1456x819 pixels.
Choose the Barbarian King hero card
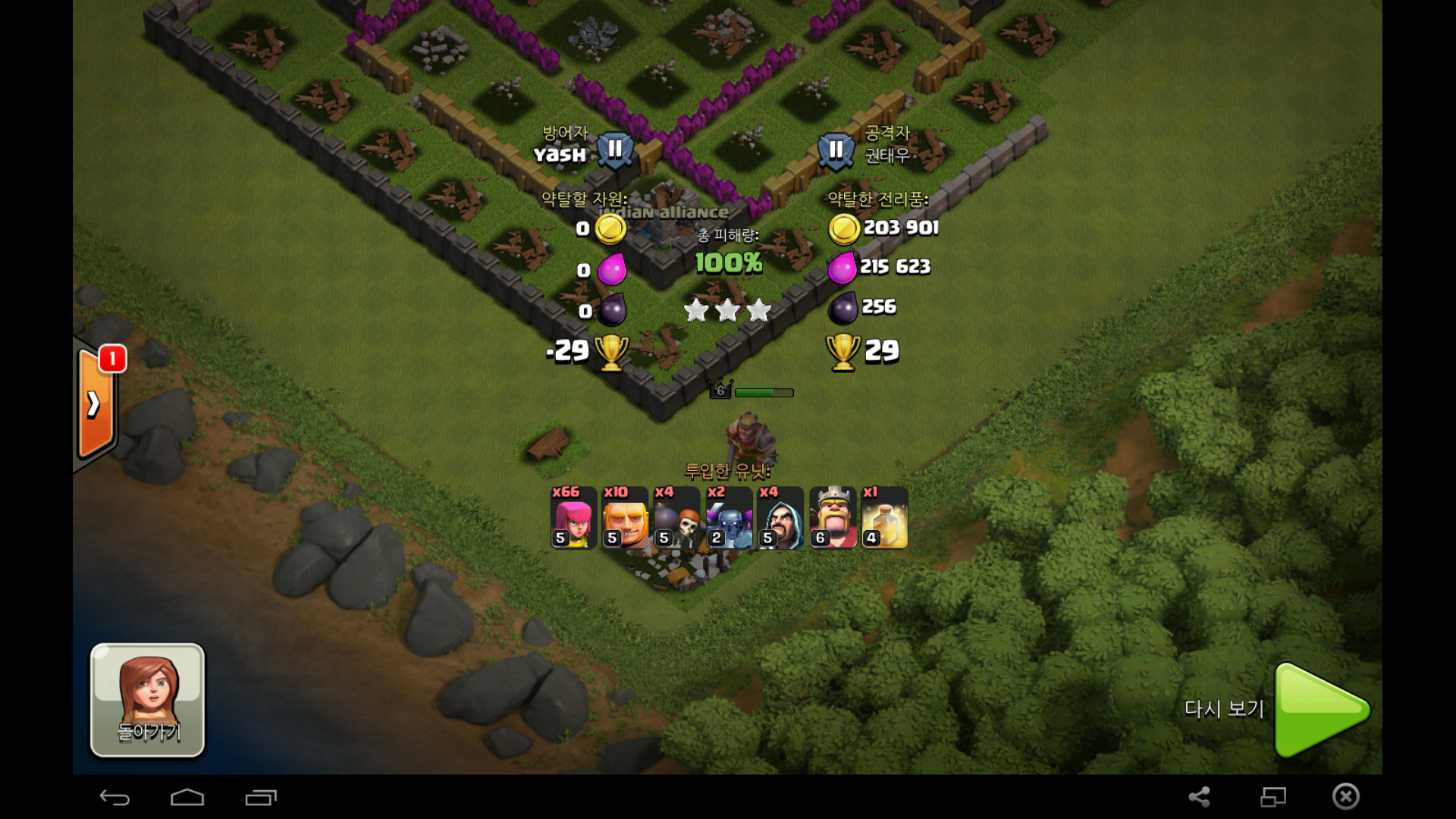click(833, 517)
